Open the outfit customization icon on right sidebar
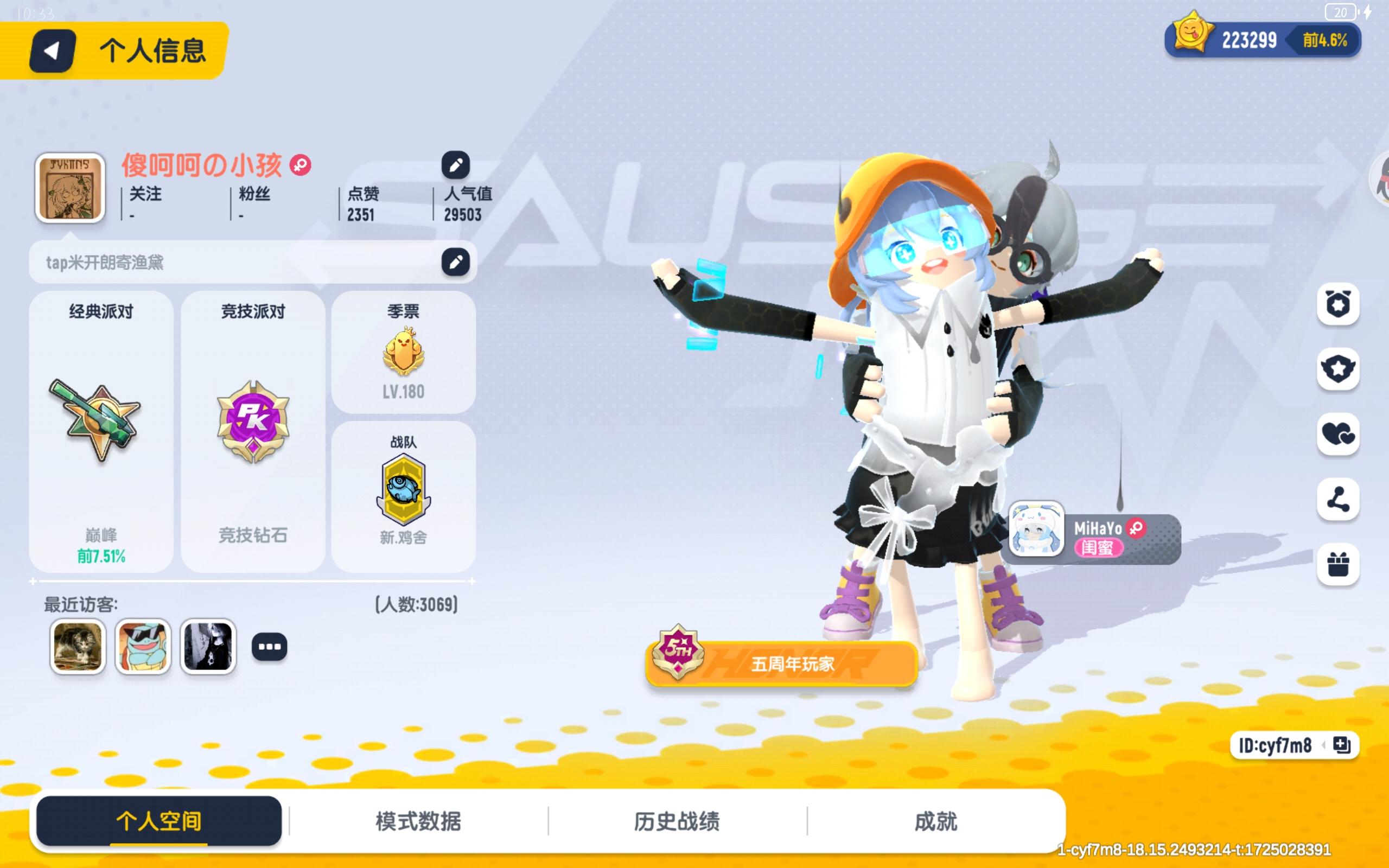The width and height of the screenshot is (1389, 868). (x=1339, y=304)
